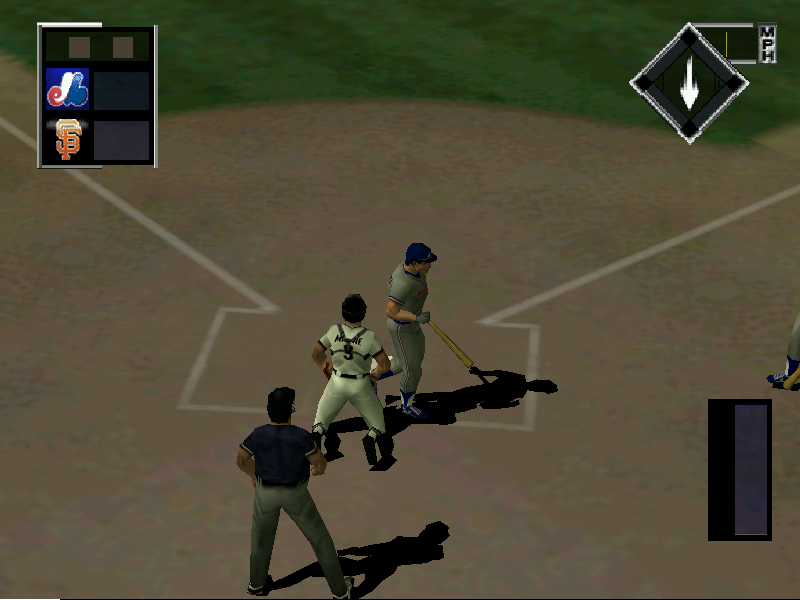Select the San Francisco Giants logo
This screenshot has width=800, height=600.
pos(68,140)
